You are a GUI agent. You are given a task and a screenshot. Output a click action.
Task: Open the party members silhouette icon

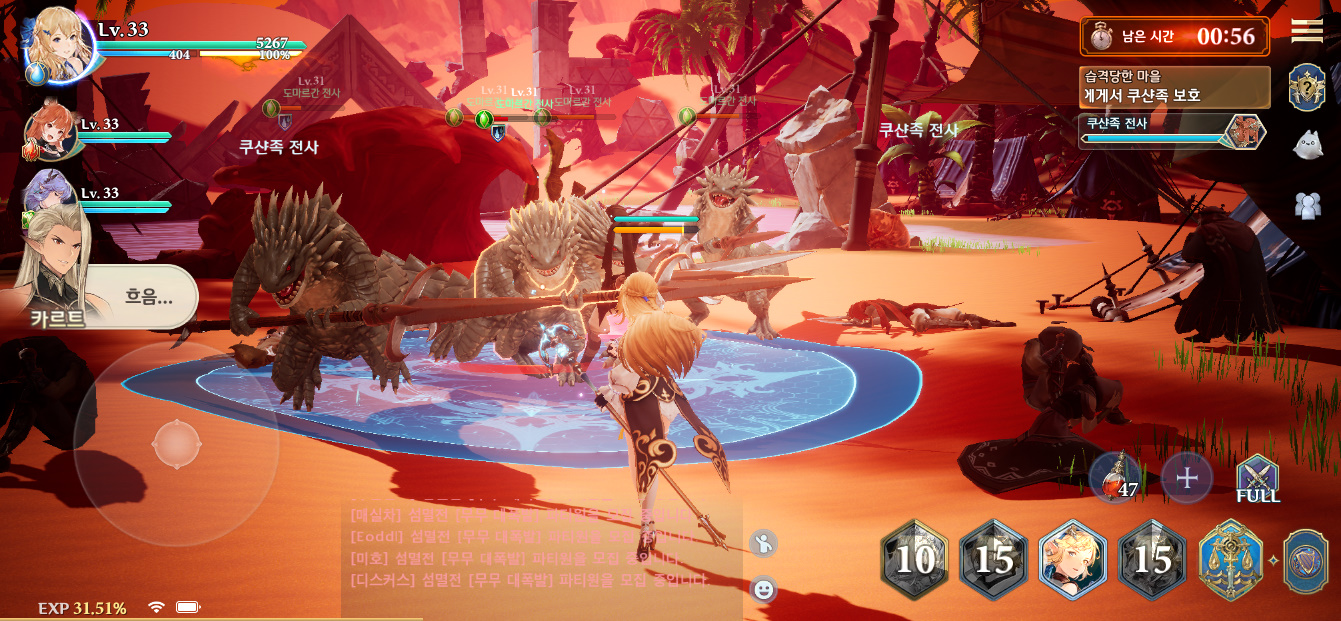[1307, 205]
